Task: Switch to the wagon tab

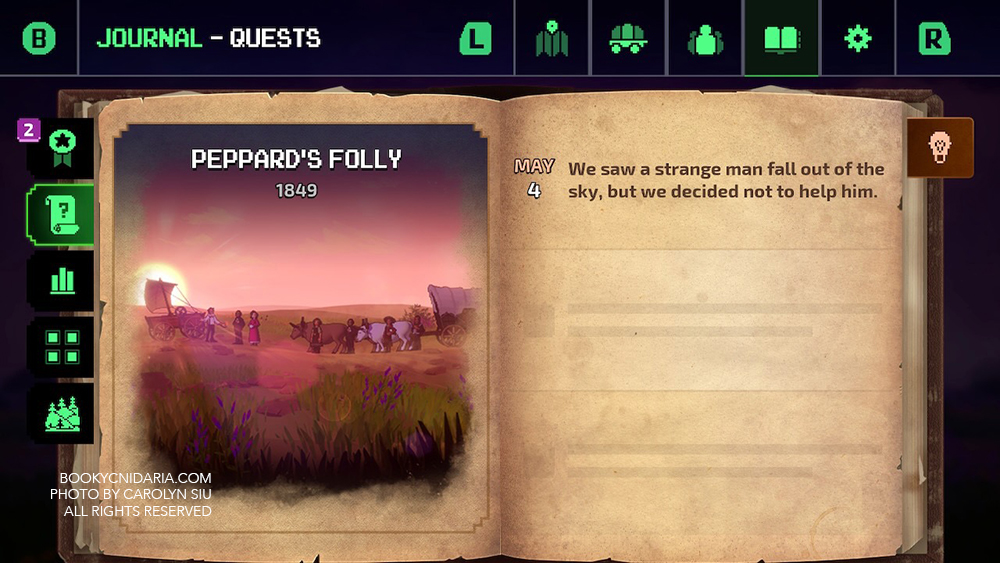Action: [x=628, y=38]
